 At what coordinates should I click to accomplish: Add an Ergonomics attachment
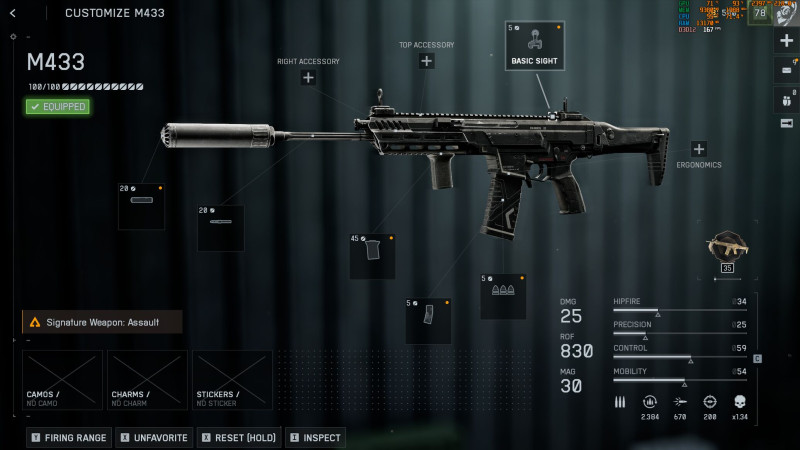coord(698,149)
